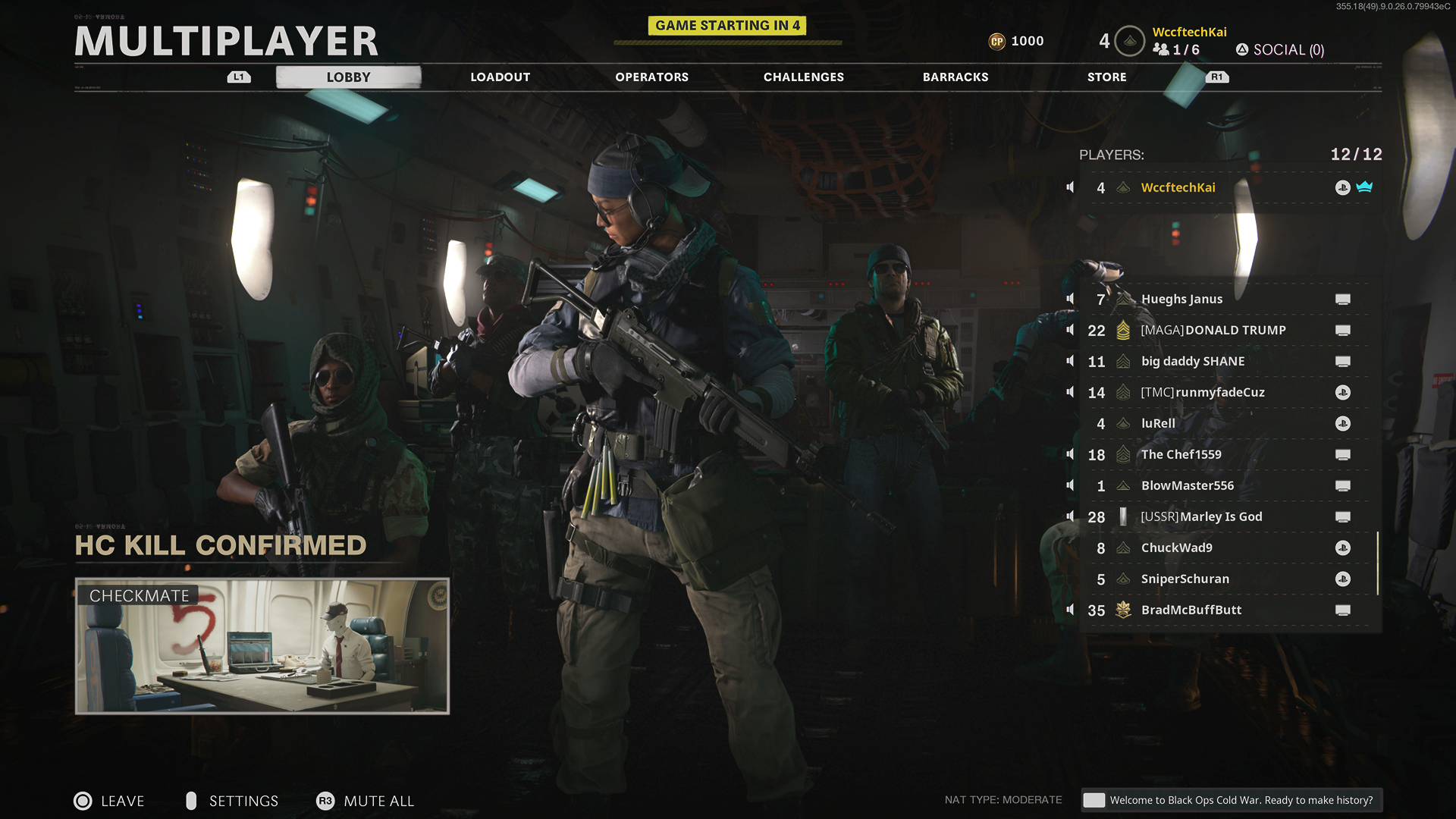Open the CP 1000 currency balance

tap(1017, 41)
